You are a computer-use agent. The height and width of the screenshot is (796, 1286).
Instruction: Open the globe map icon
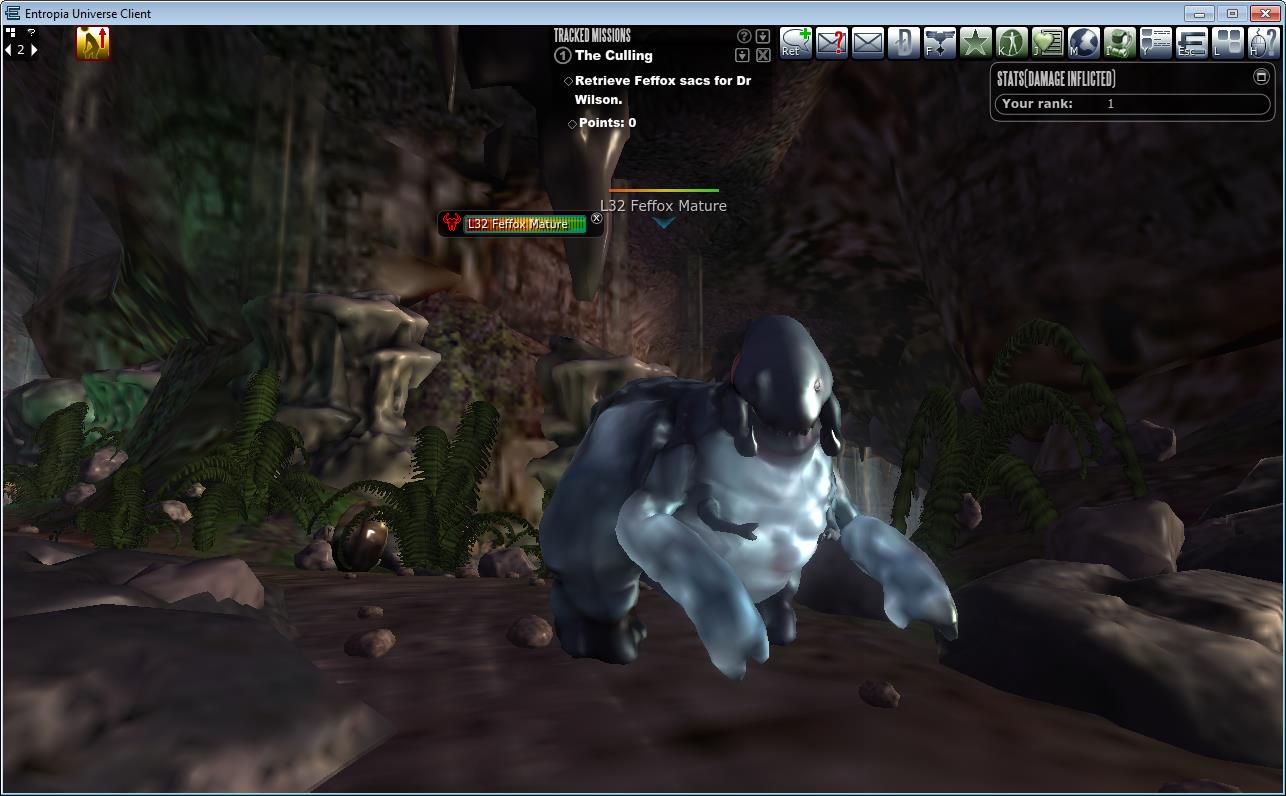coord(1083,43)
